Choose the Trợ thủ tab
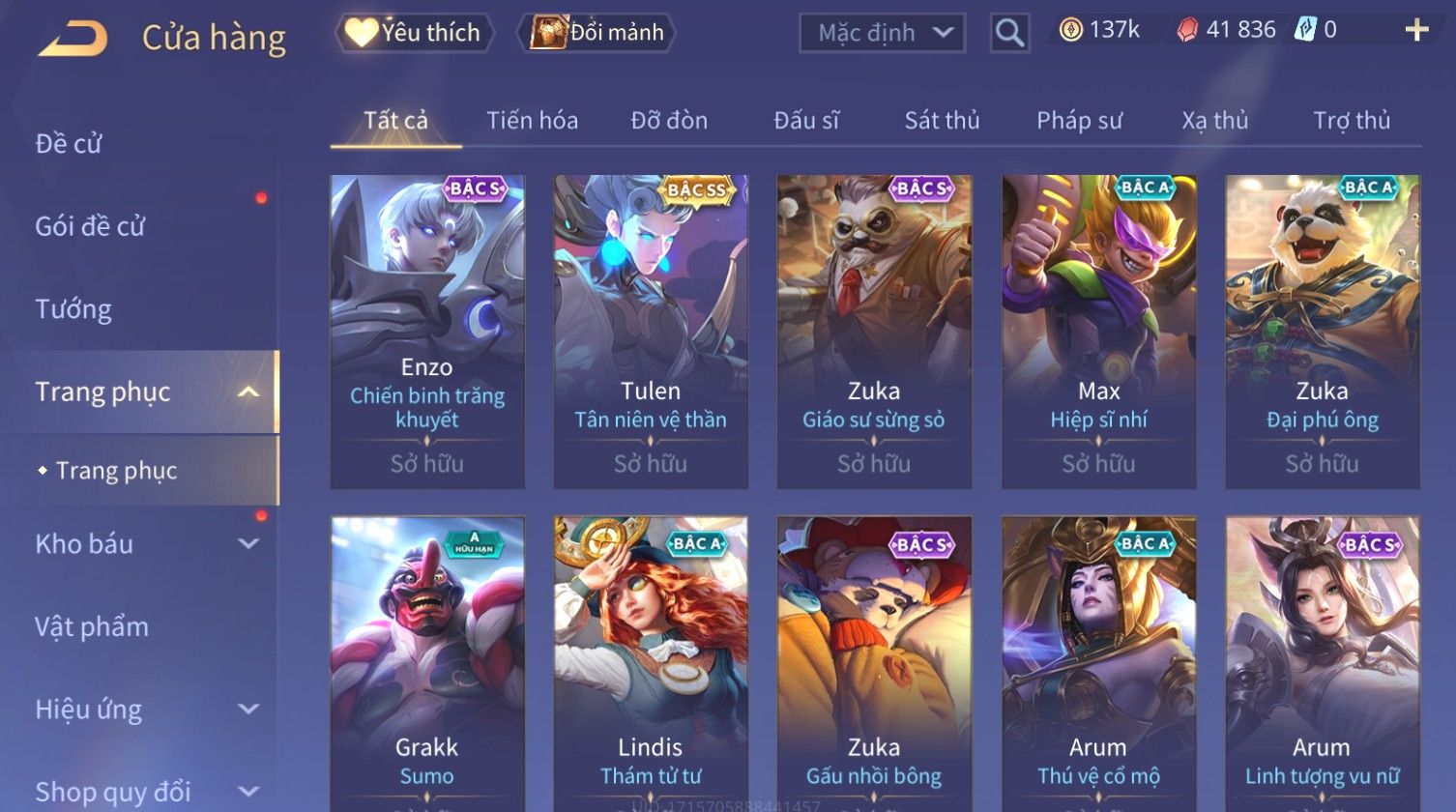Screen dimensions: 1456x812 pos(1351,121)
